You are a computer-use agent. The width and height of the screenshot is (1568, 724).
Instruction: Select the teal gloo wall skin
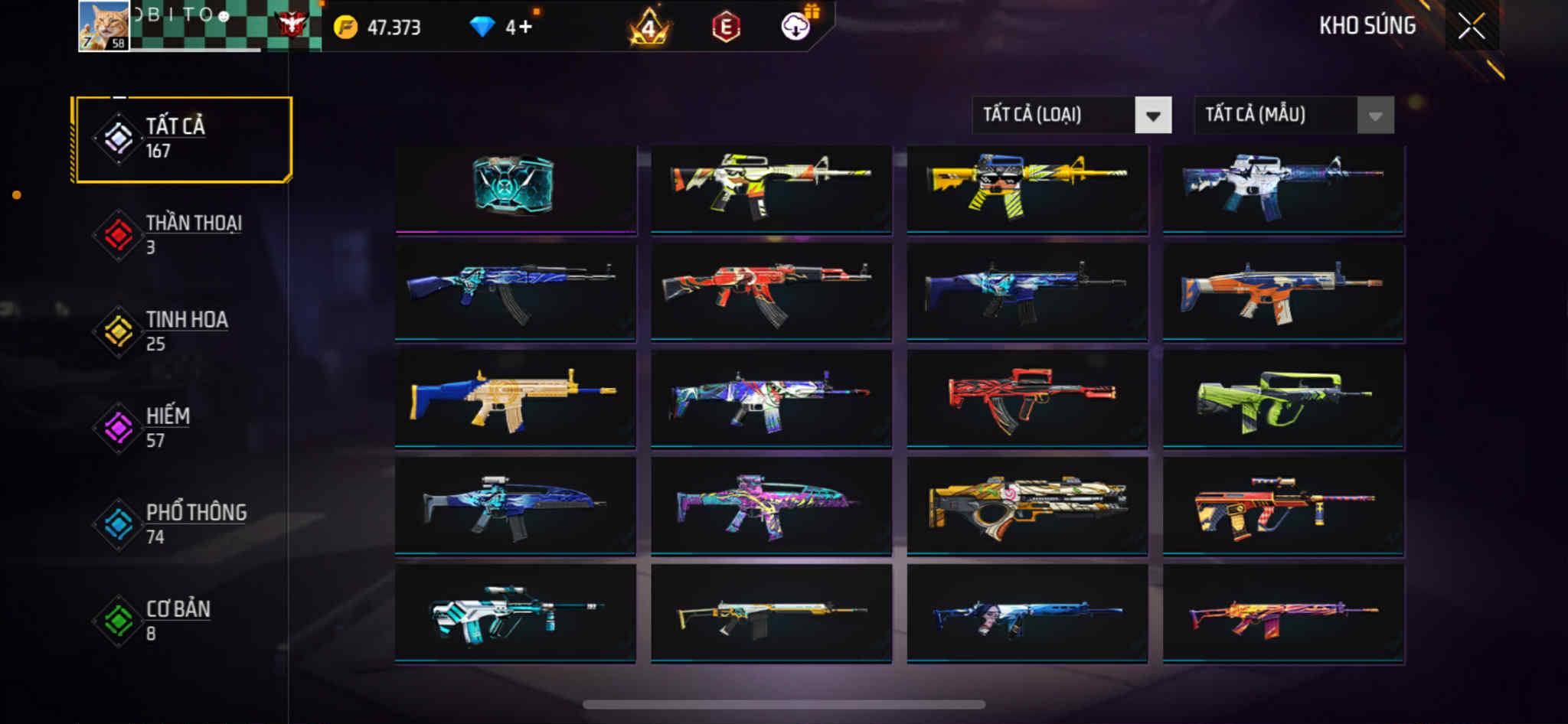(514, 187)
